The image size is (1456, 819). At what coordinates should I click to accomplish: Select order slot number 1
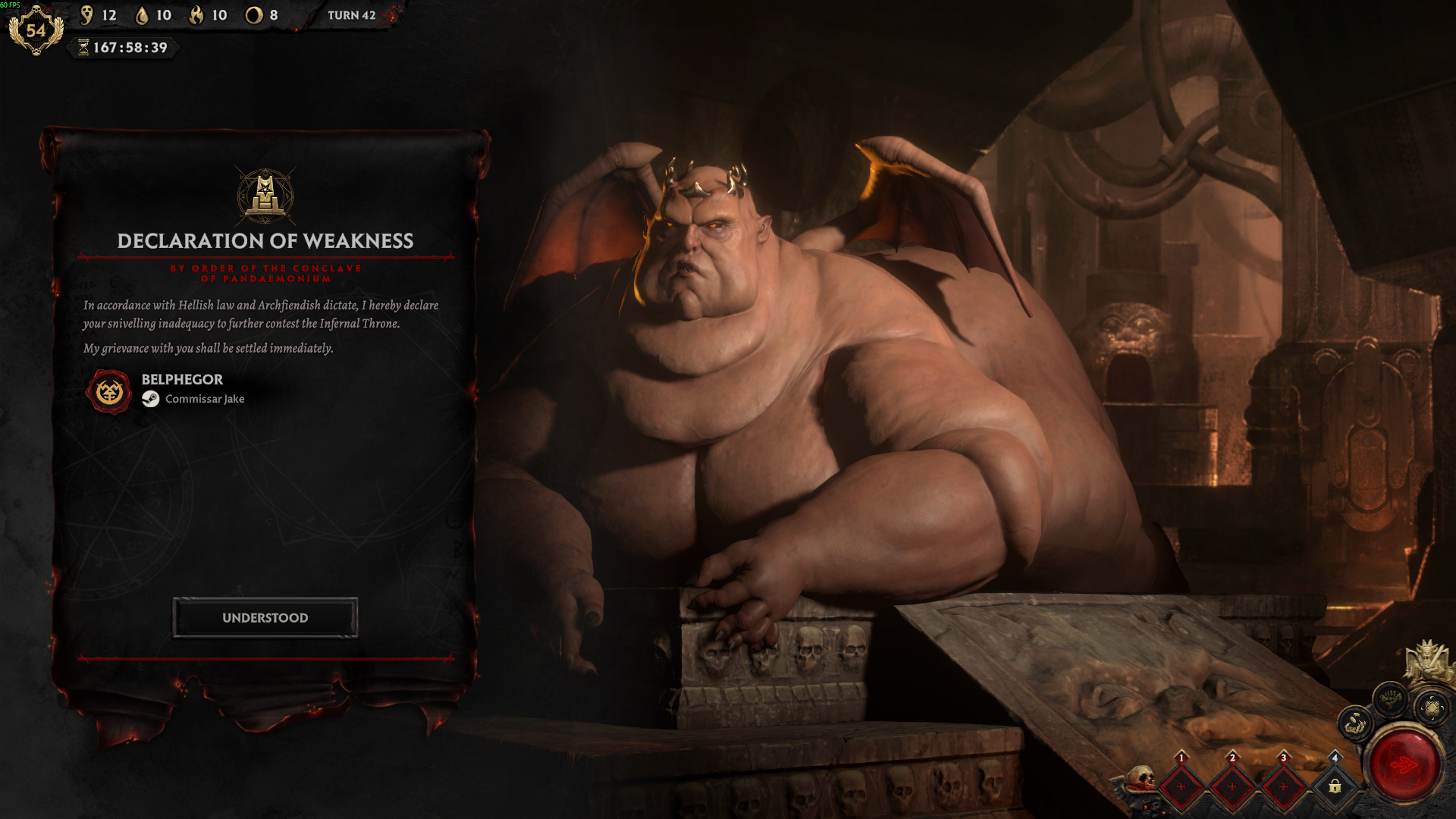point(1181,786)
